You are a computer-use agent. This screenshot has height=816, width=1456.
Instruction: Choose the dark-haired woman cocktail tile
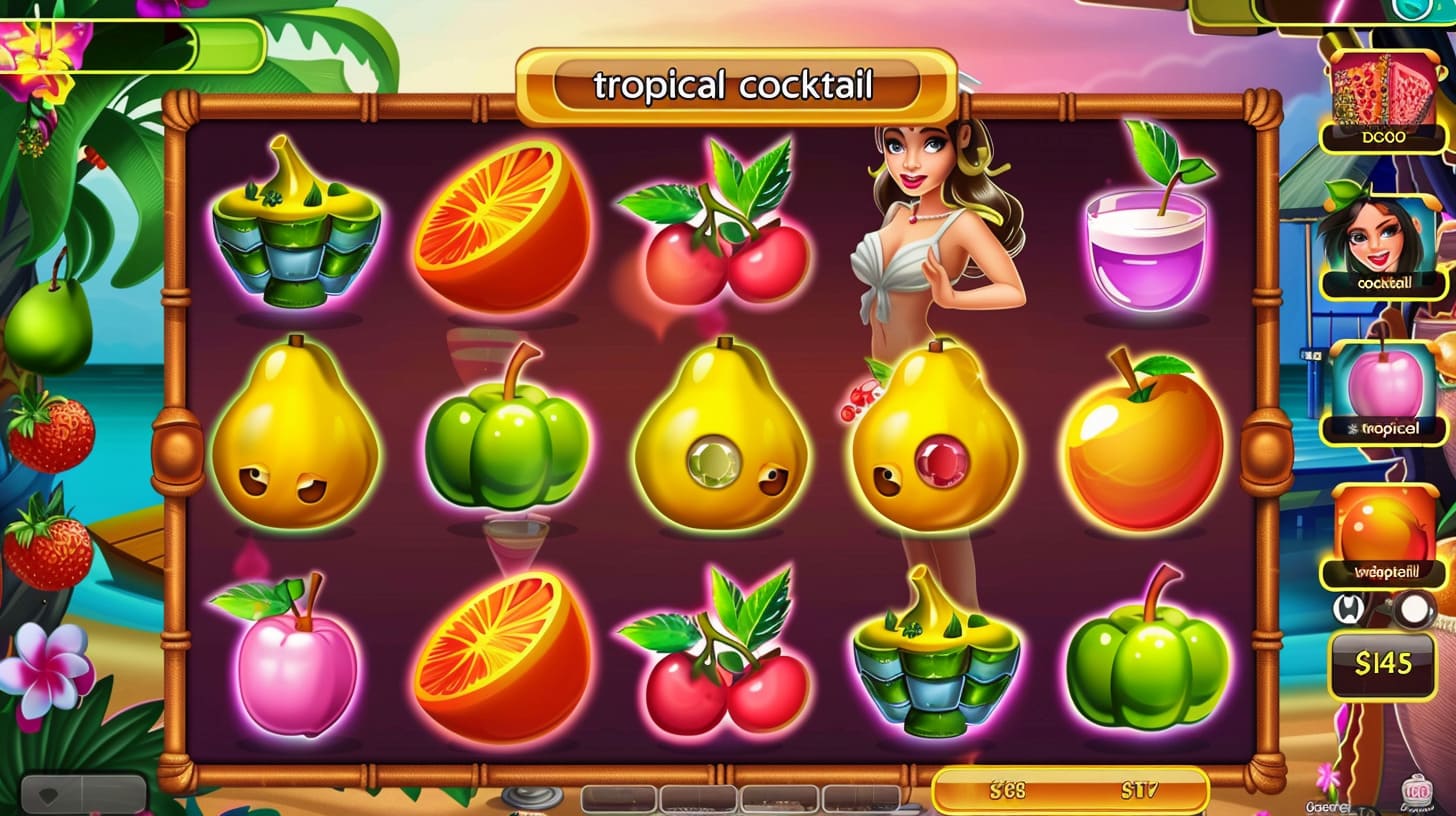pyautogui.click(x=1383, y=244)
